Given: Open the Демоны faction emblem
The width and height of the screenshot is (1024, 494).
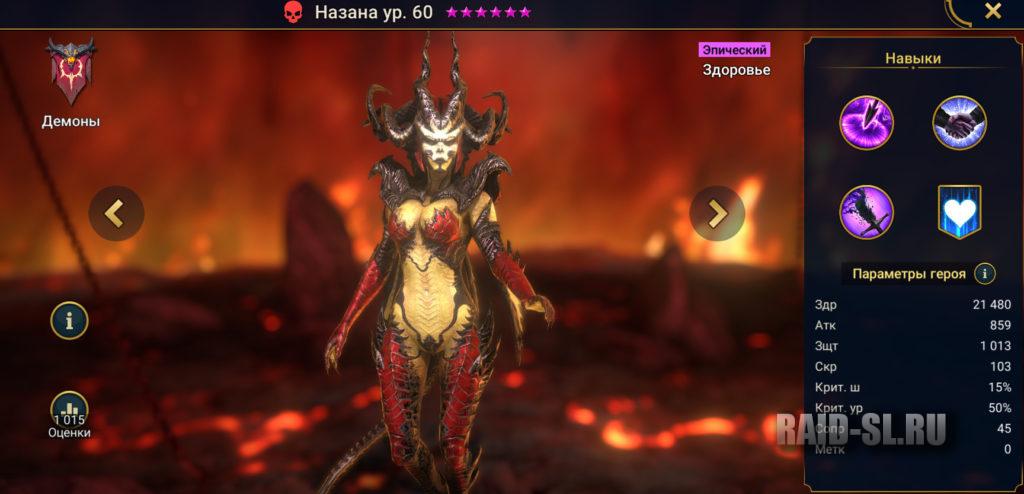Looking at the screenshot, I should click(x=70, y=73).
